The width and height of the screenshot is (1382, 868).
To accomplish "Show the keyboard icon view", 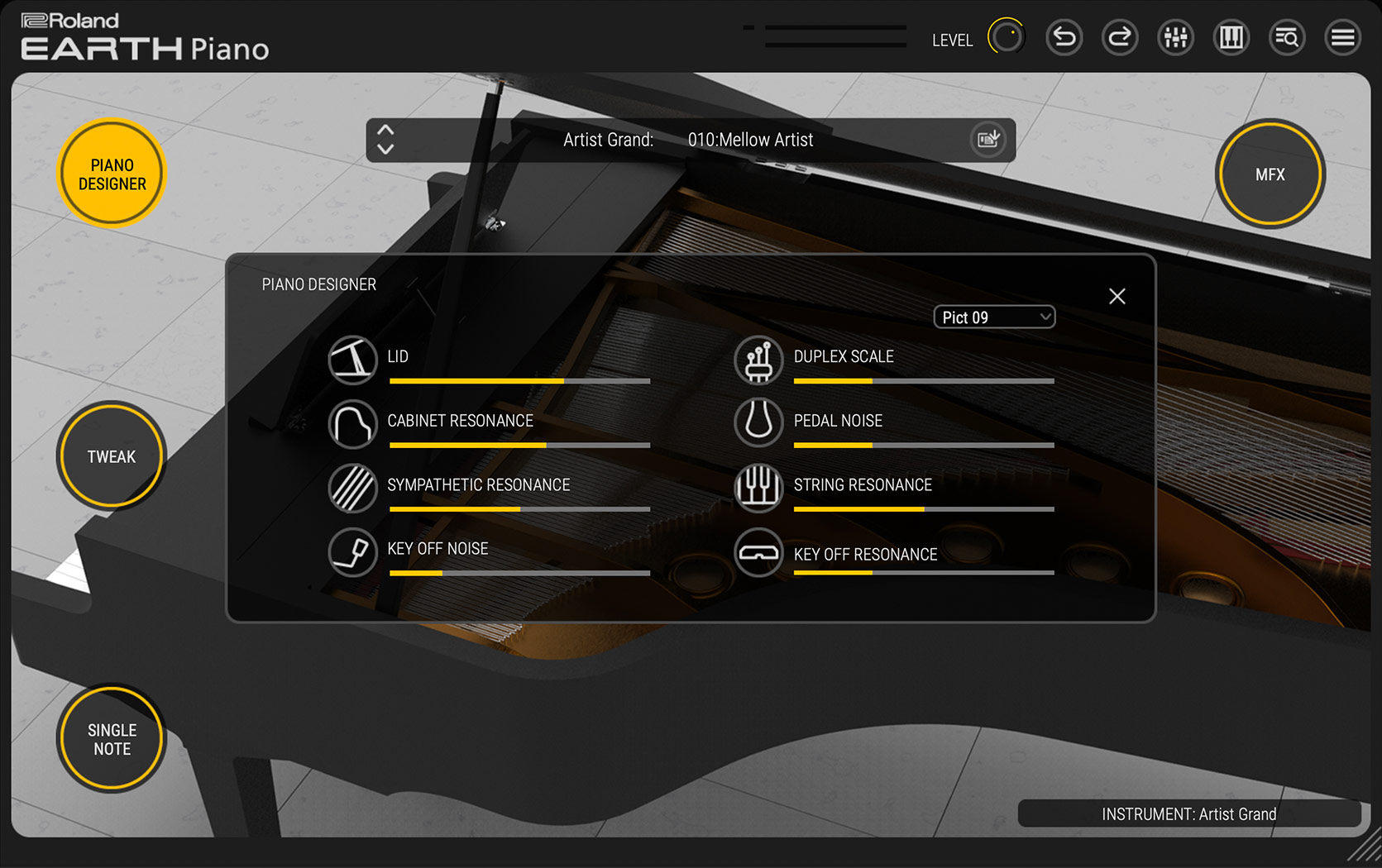I will [x=1231, y=38].
